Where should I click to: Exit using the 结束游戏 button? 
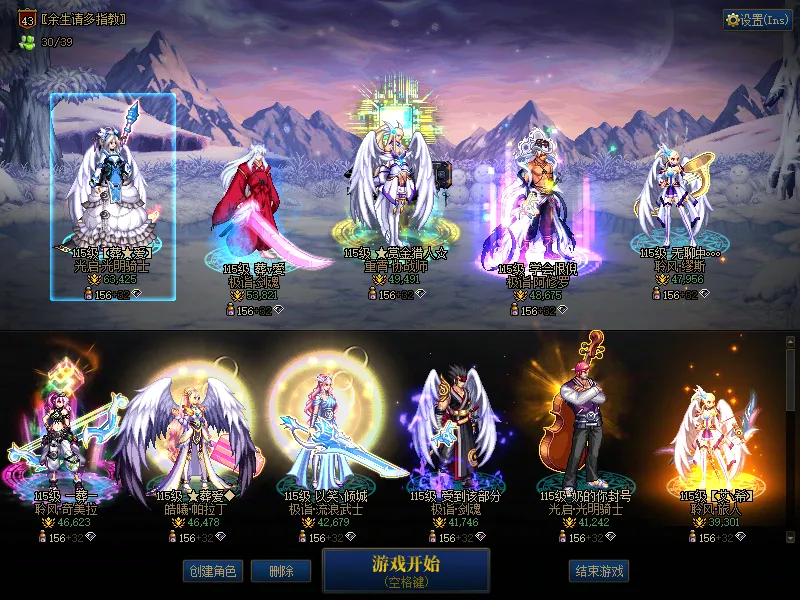click(599, 571)
